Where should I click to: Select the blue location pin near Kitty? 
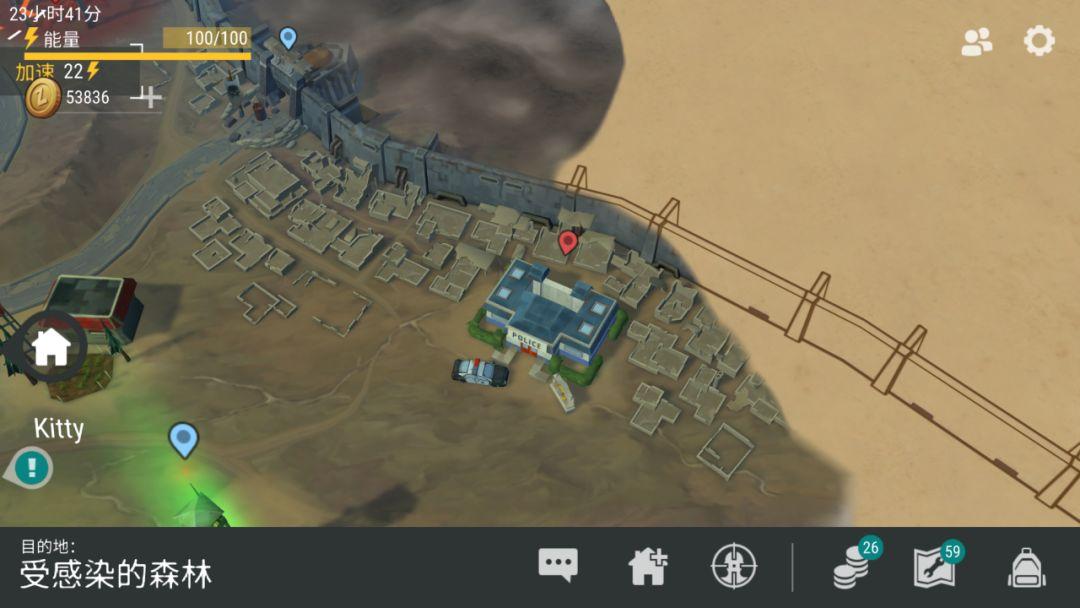click(183, 439)
